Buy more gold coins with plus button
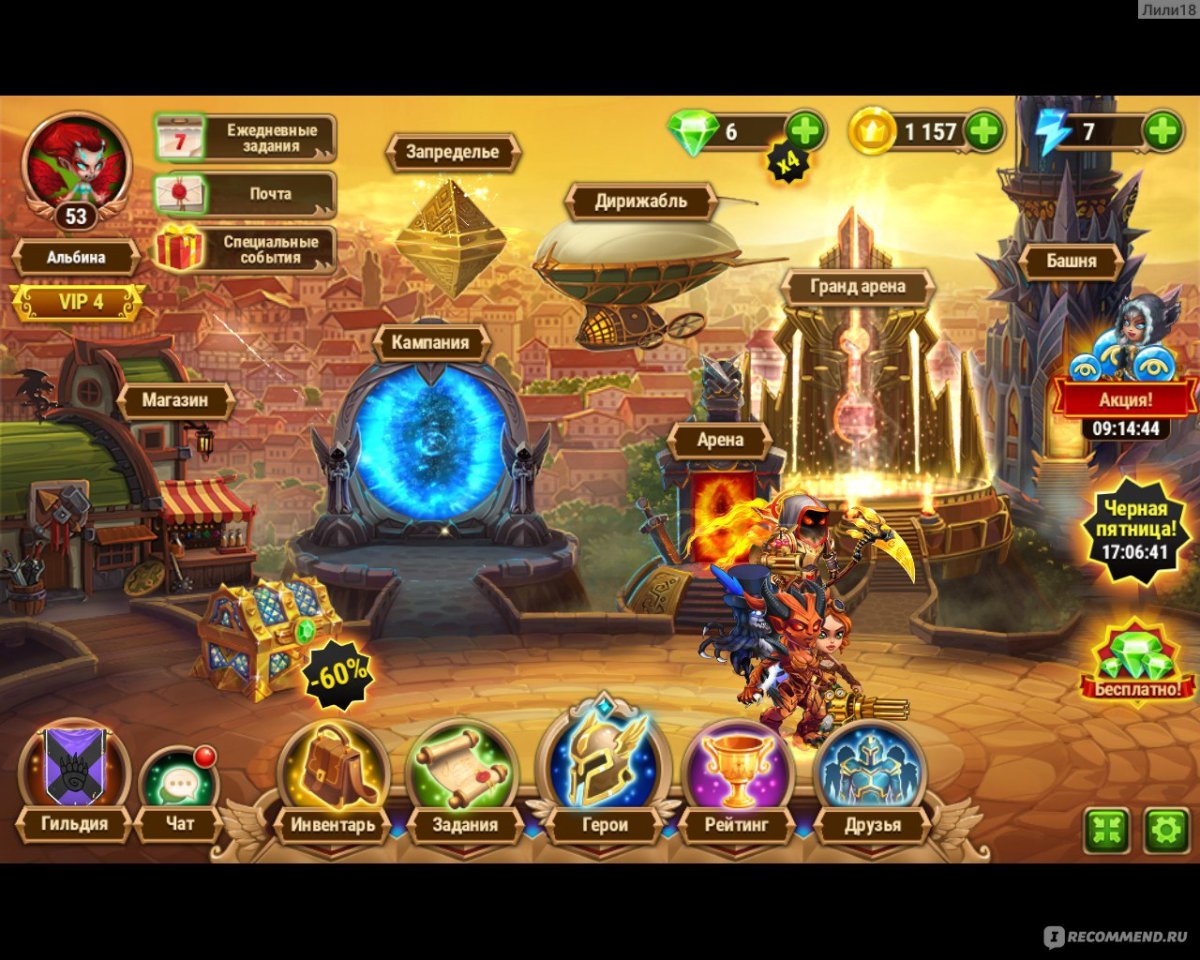 point(984,131)
